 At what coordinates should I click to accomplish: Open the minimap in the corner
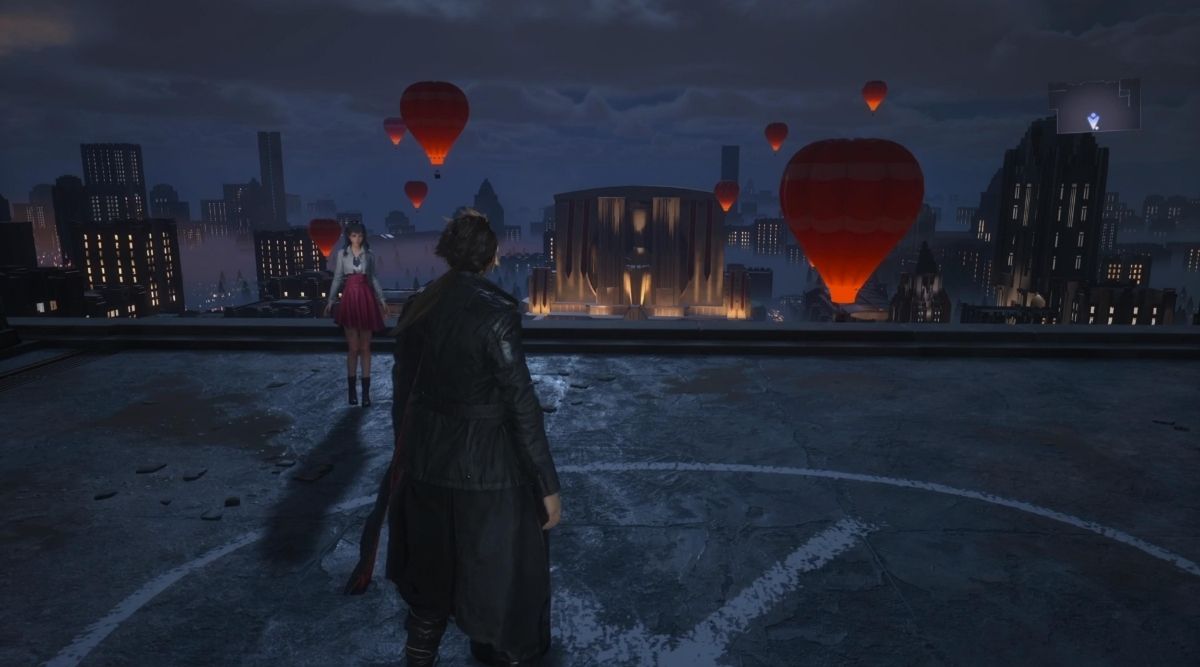tap(1094, 106)
